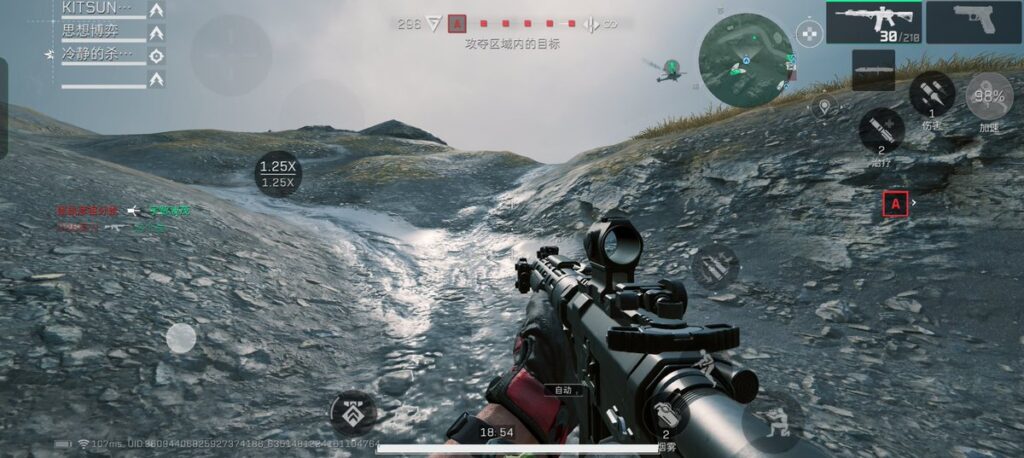Activate the 伤害 ammo ability
This screenshot has width=1024, height=458.
[x=931, y=94]
